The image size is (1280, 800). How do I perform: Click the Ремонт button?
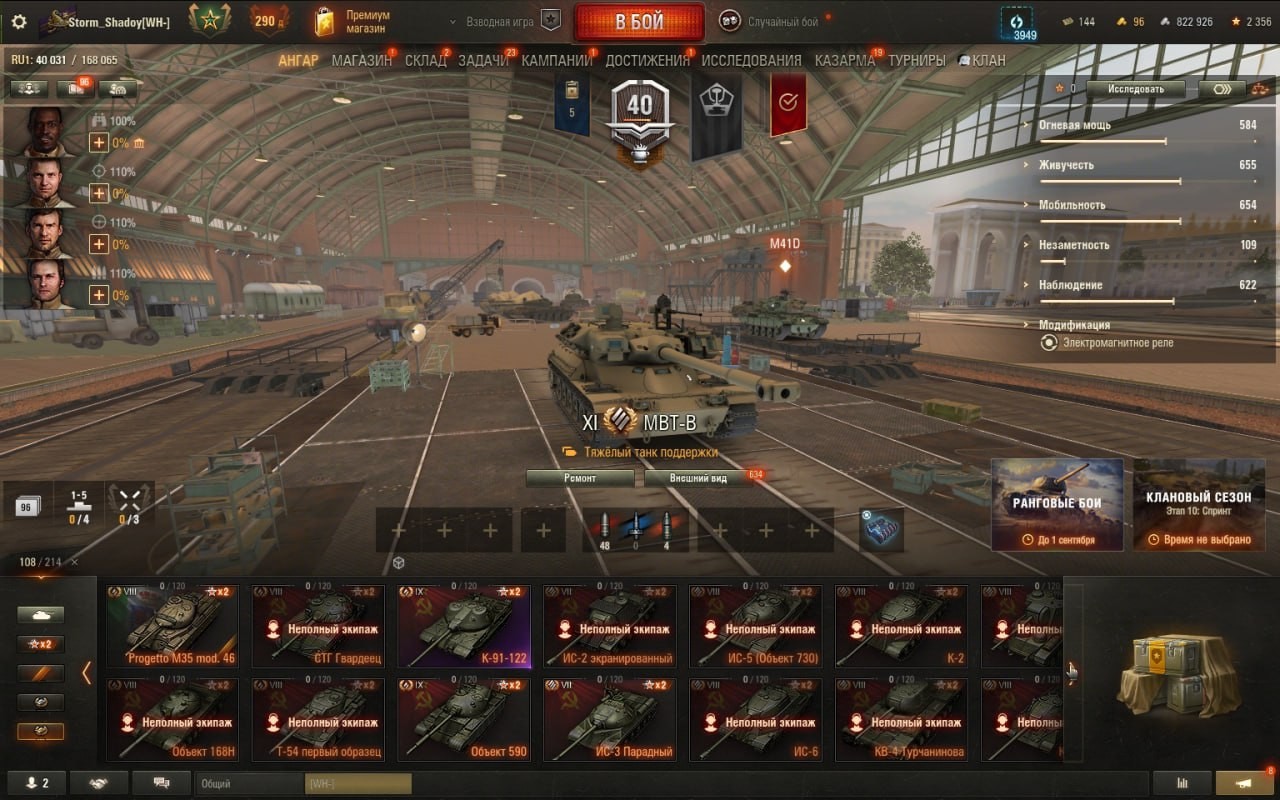pos(580,478)
